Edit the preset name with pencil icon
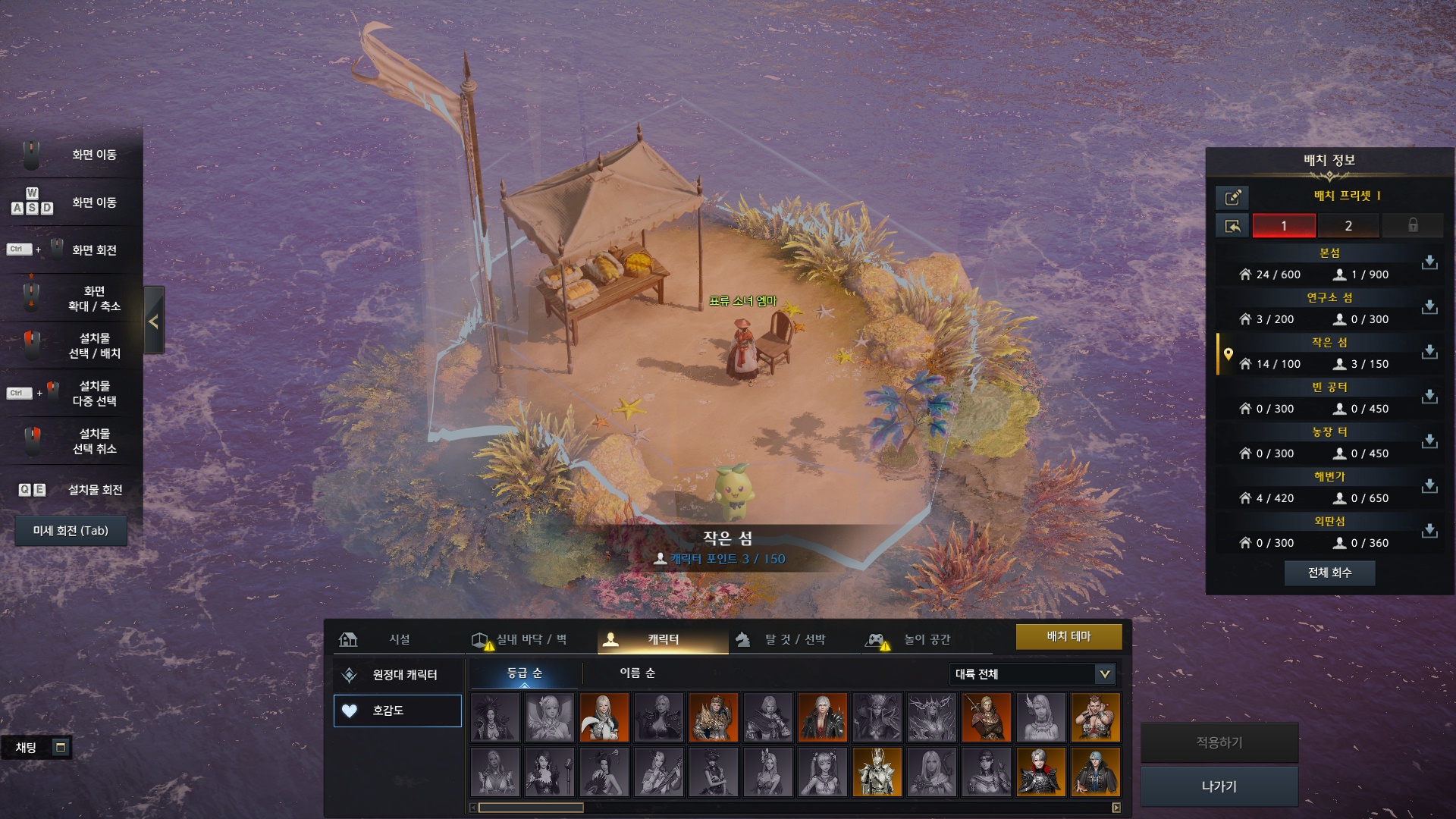 pos(1232,197)
